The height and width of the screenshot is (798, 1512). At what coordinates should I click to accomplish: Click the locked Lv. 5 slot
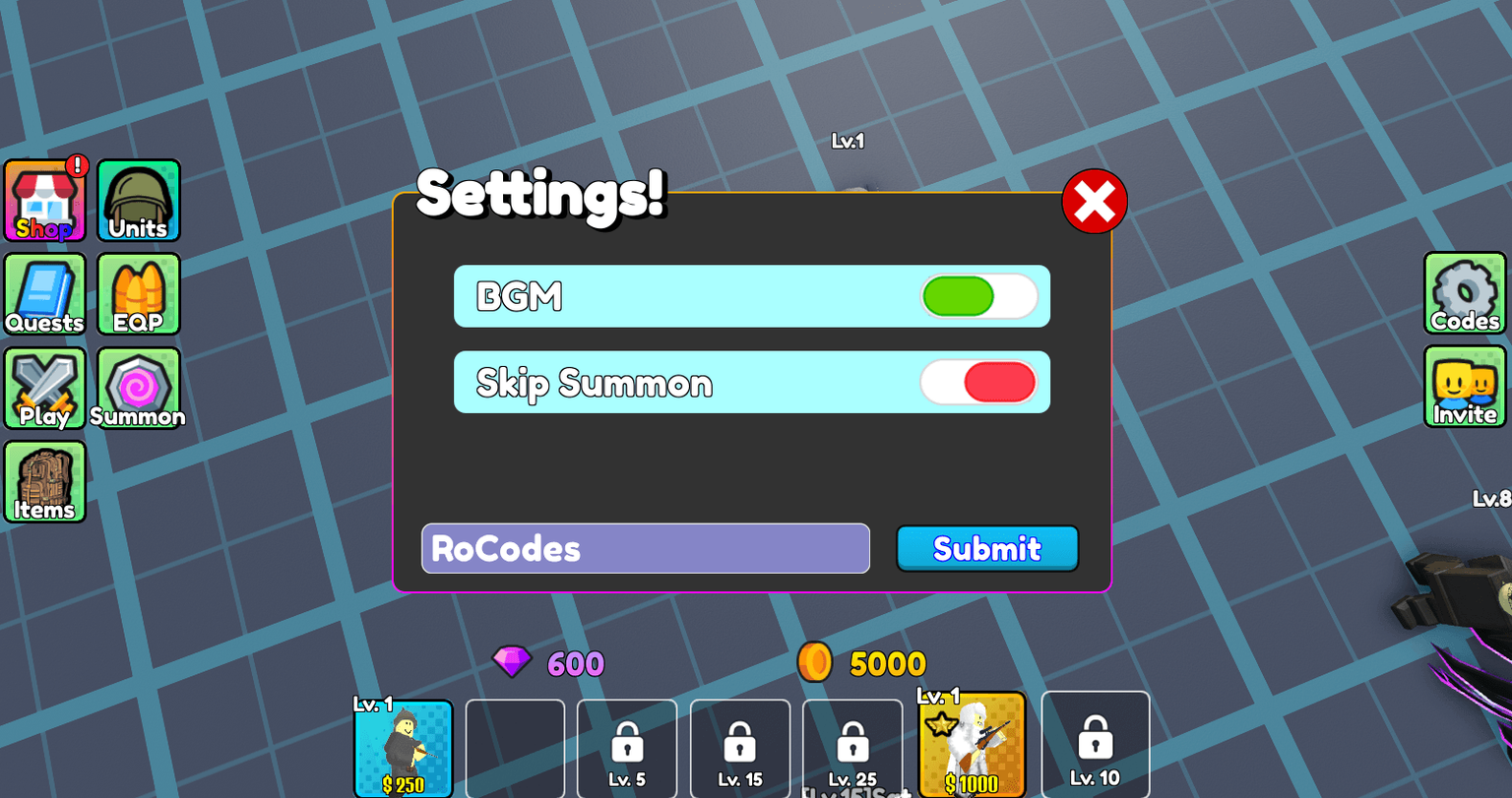(x=627, y=748)
